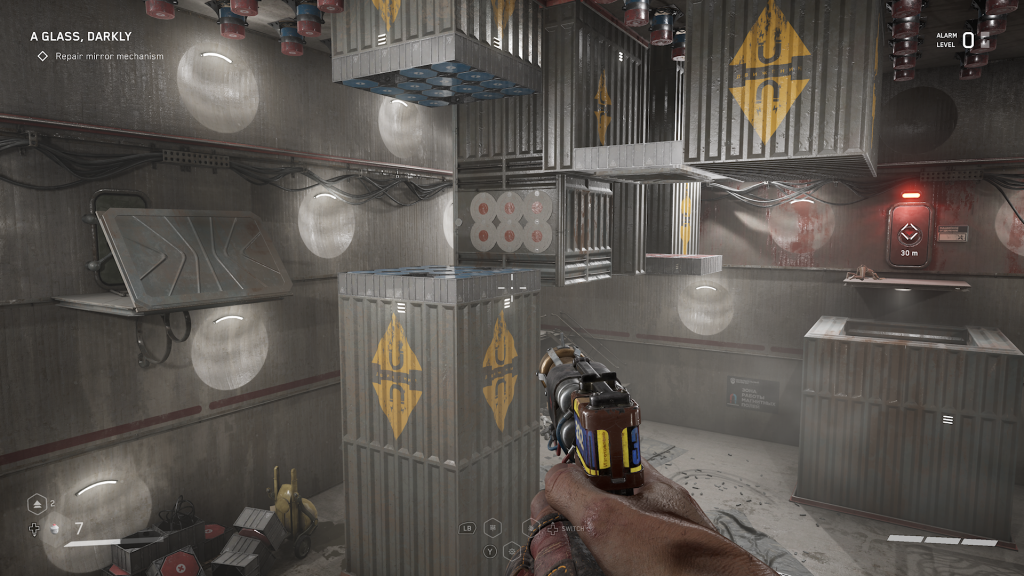
Task: Activate the hexagon glove skill beside LB
Action: point(492,527)
